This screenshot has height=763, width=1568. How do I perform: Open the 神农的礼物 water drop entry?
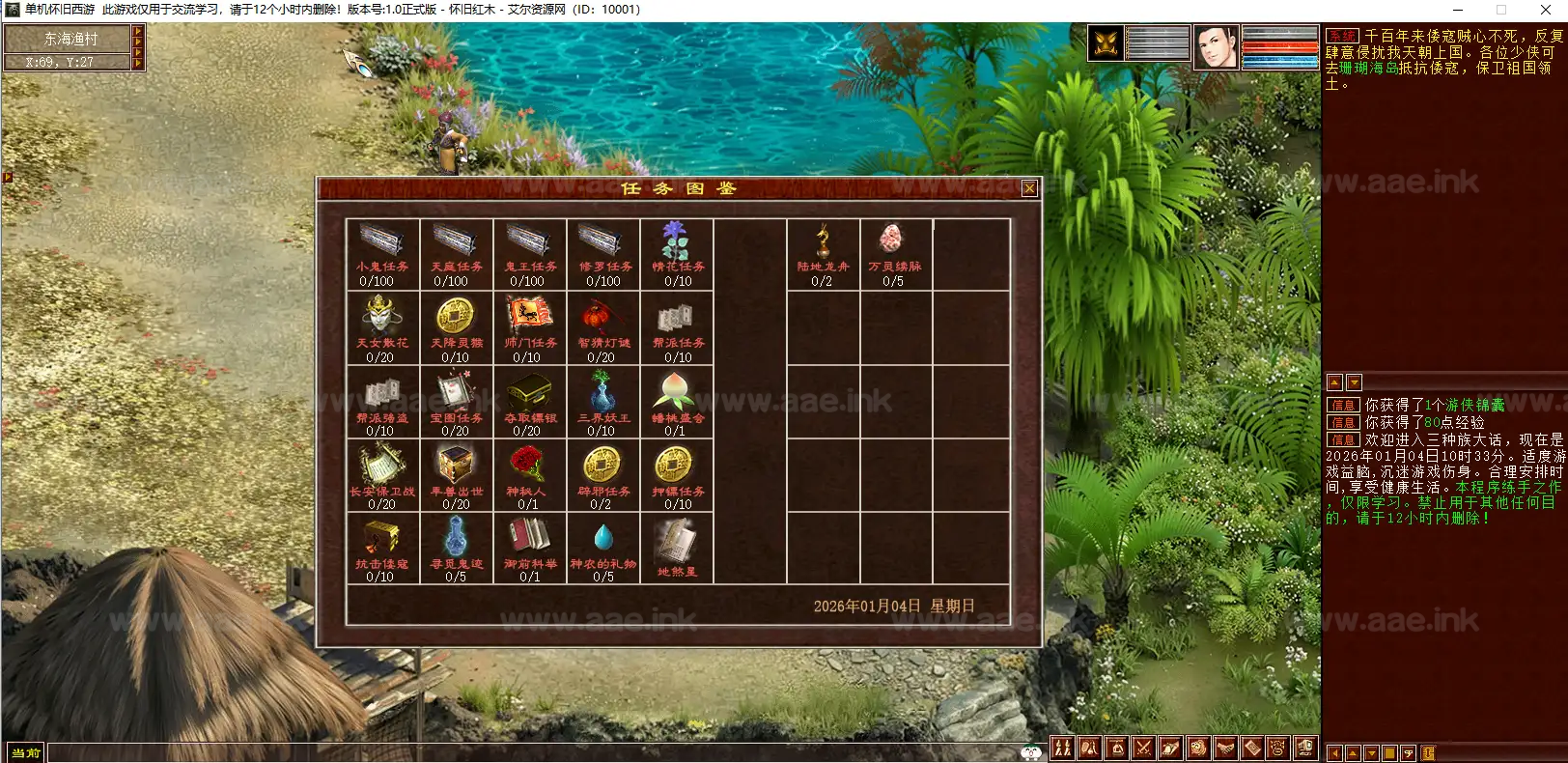(x=603, y=549)
